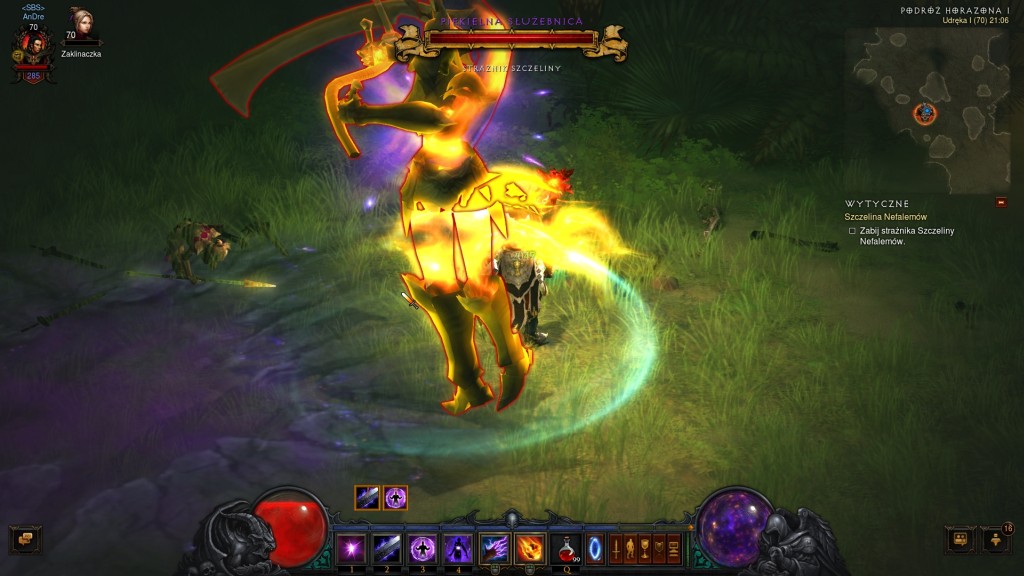Open the chat window button
This screenshot has width=1024, height=576.
point(25,540)
